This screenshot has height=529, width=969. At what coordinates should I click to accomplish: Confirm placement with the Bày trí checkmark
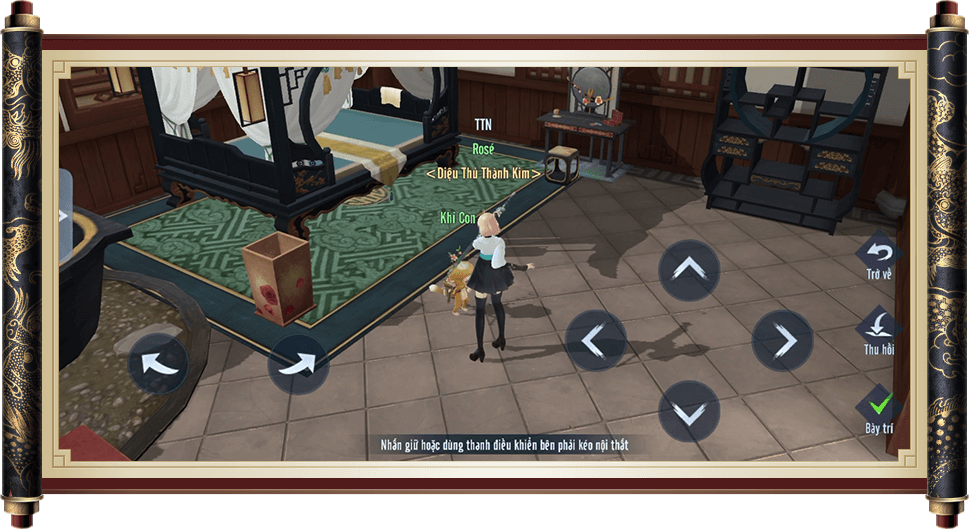click(x=879, y=406)
